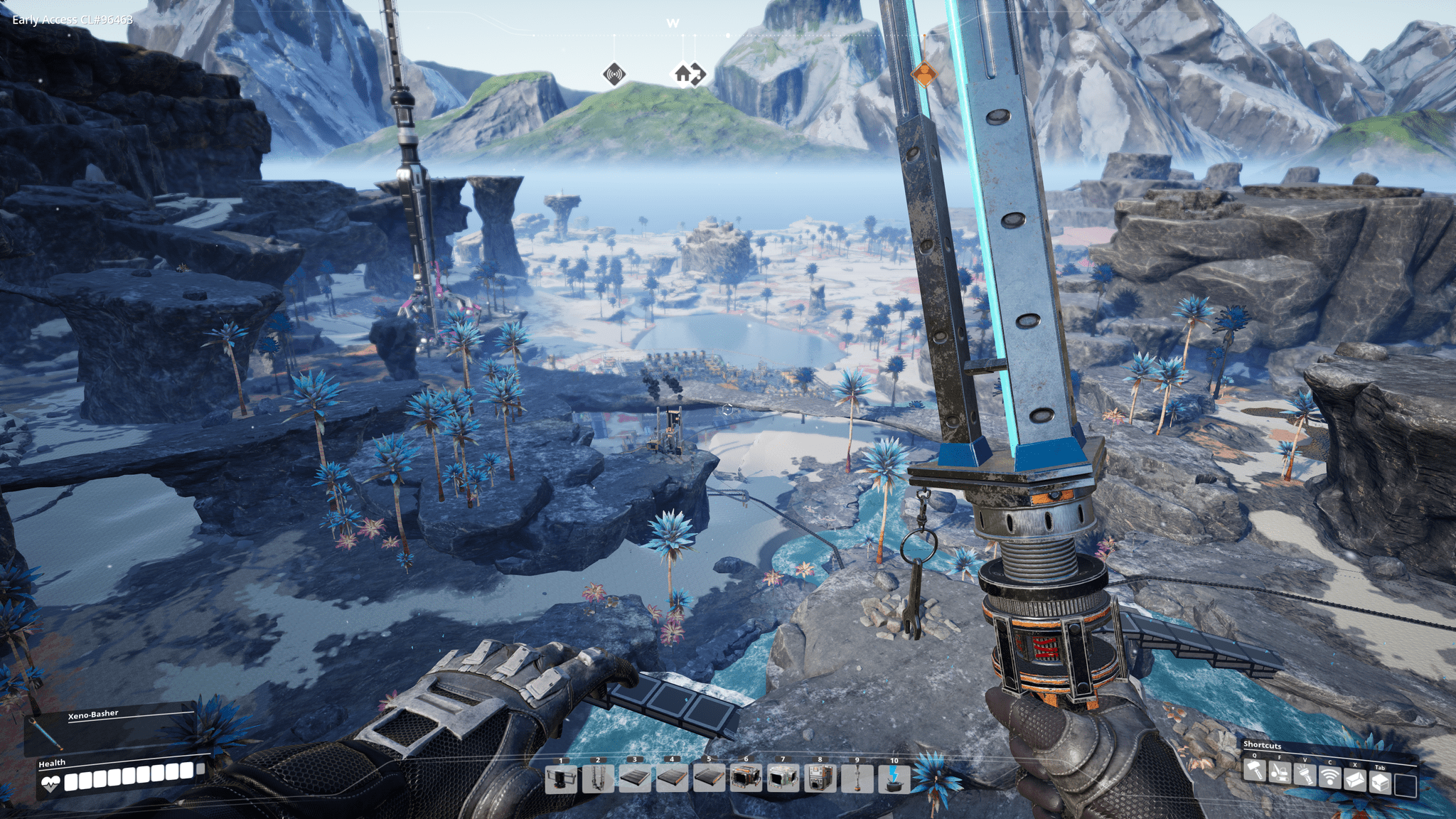The width and height of the screenshot is (1456, 819).
Task: Select the power line in hotbar slot 10
Action: (x=894, y=778)
